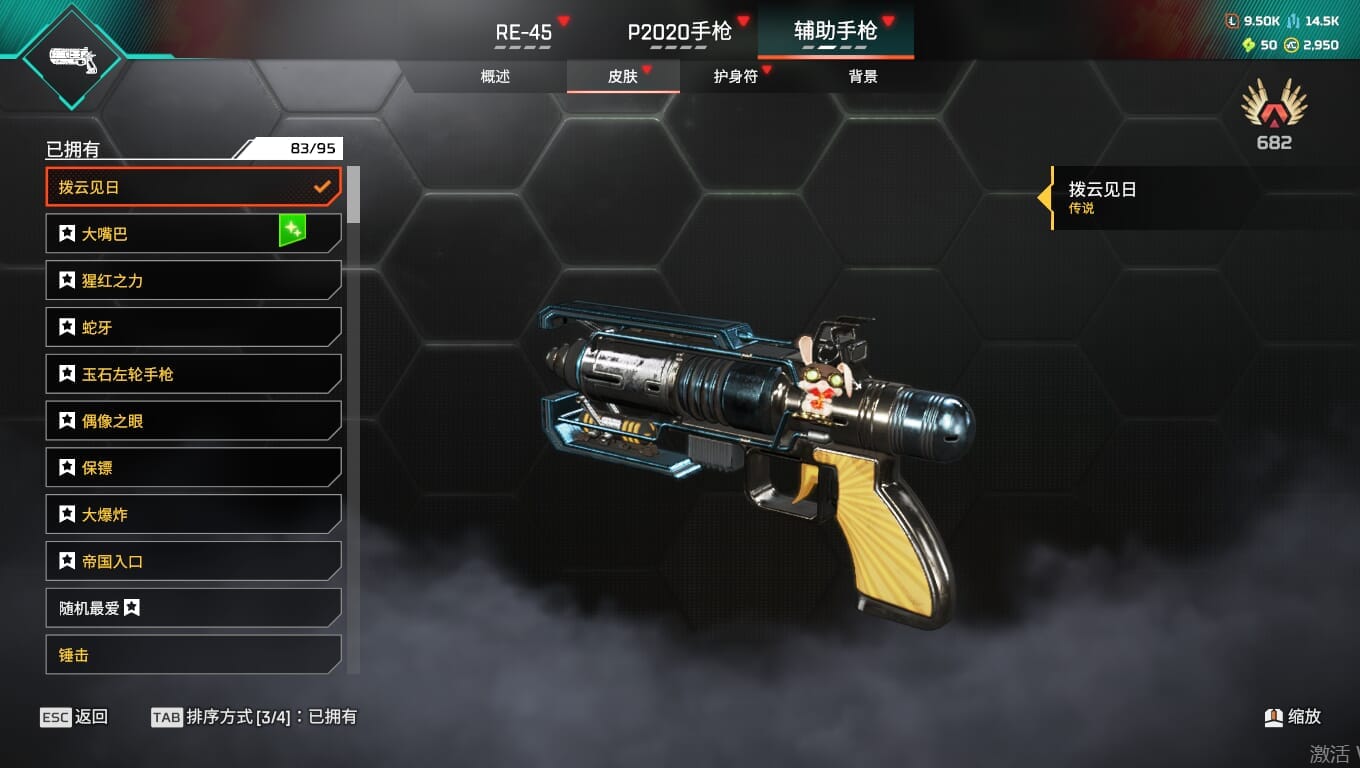Choose the 锤击 skin row
Viewport: 1360px width, 768px height.
(x=193, y=655)
